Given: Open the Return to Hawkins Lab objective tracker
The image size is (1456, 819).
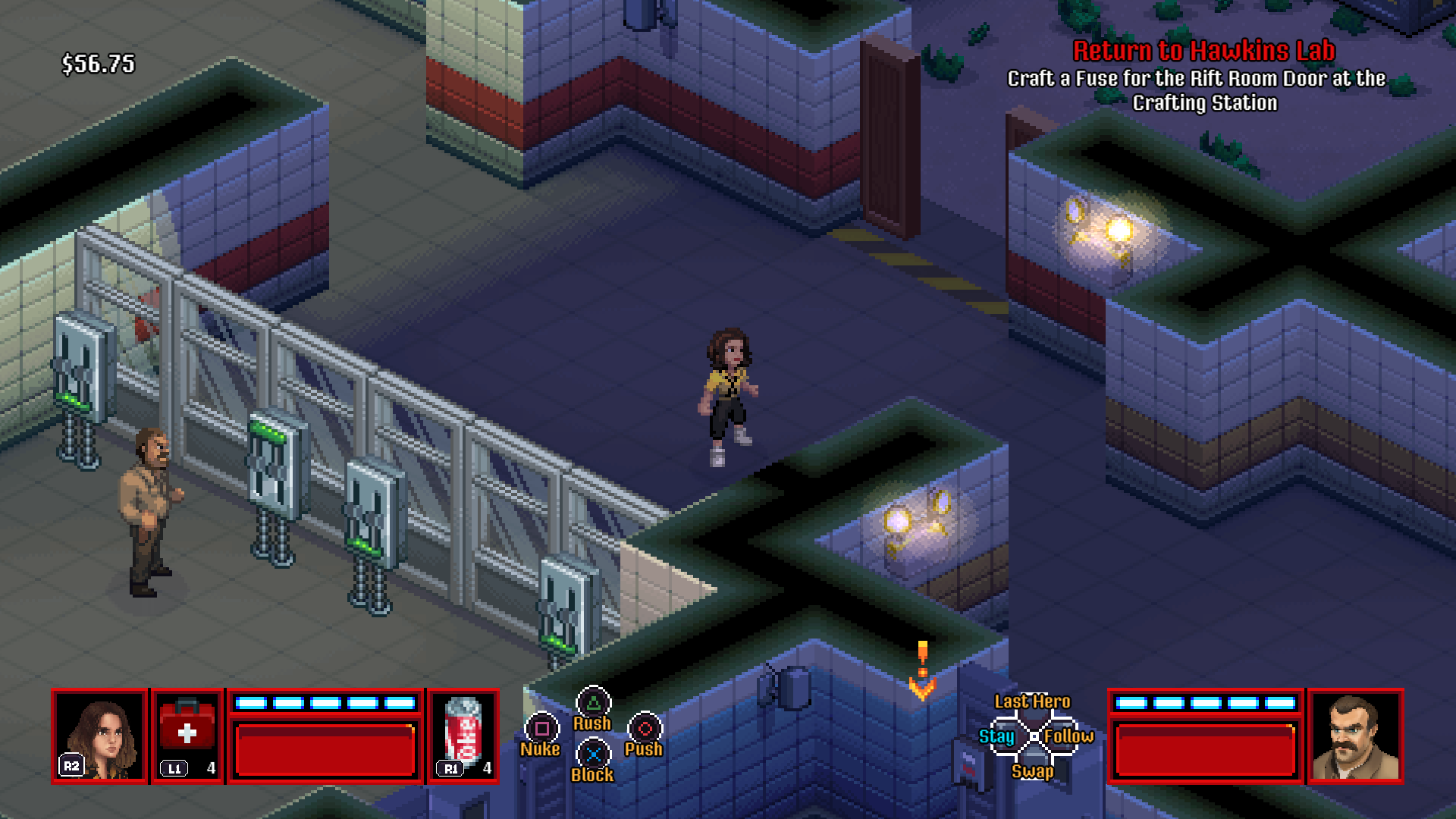Looking at the screenshot, I should [1203, 51].
